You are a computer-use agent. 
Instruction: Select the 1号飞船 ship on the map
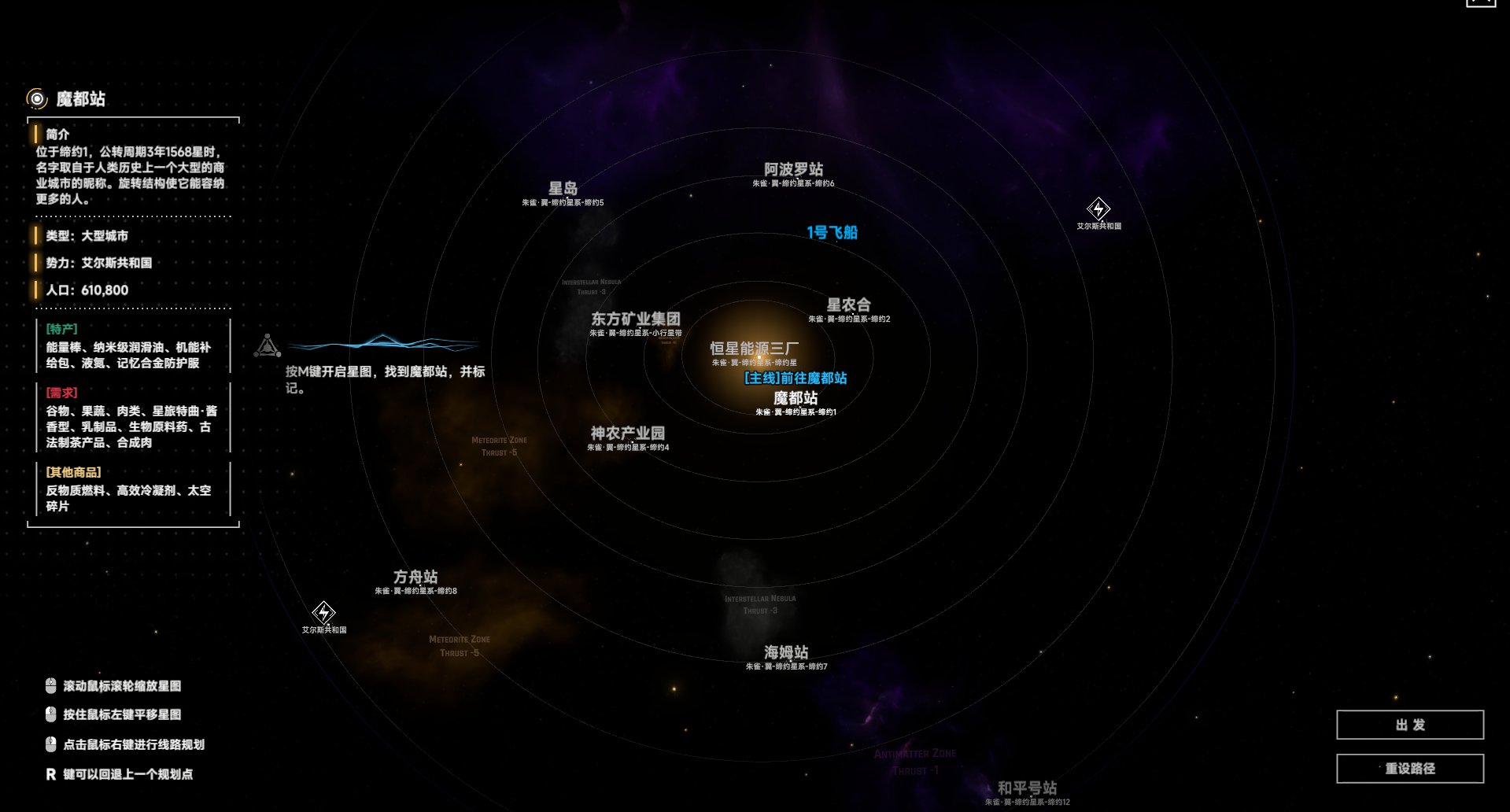pos(833,233)
